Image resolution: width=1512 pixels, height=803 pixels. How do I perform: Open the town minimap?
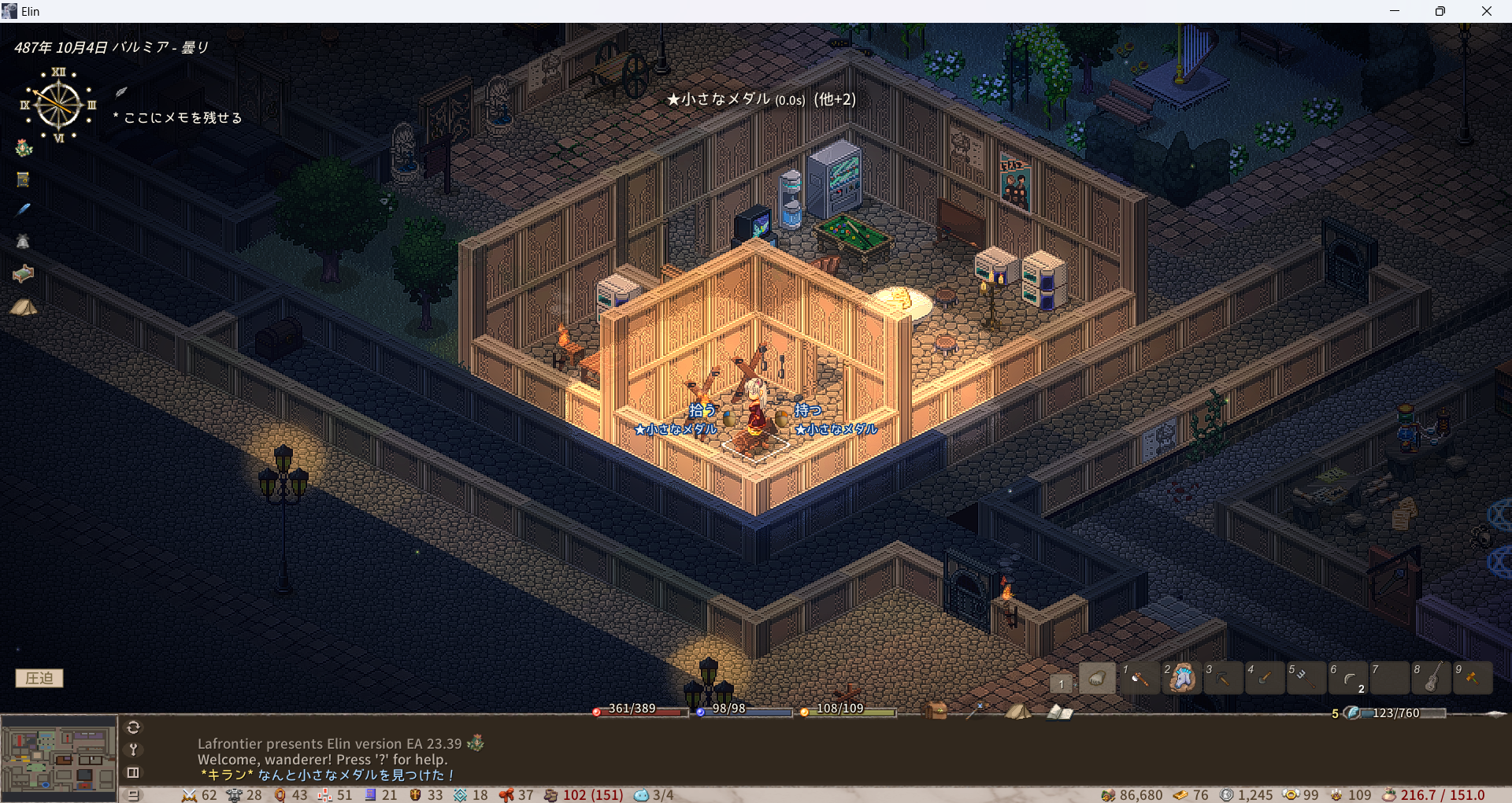tap(59, 759)
